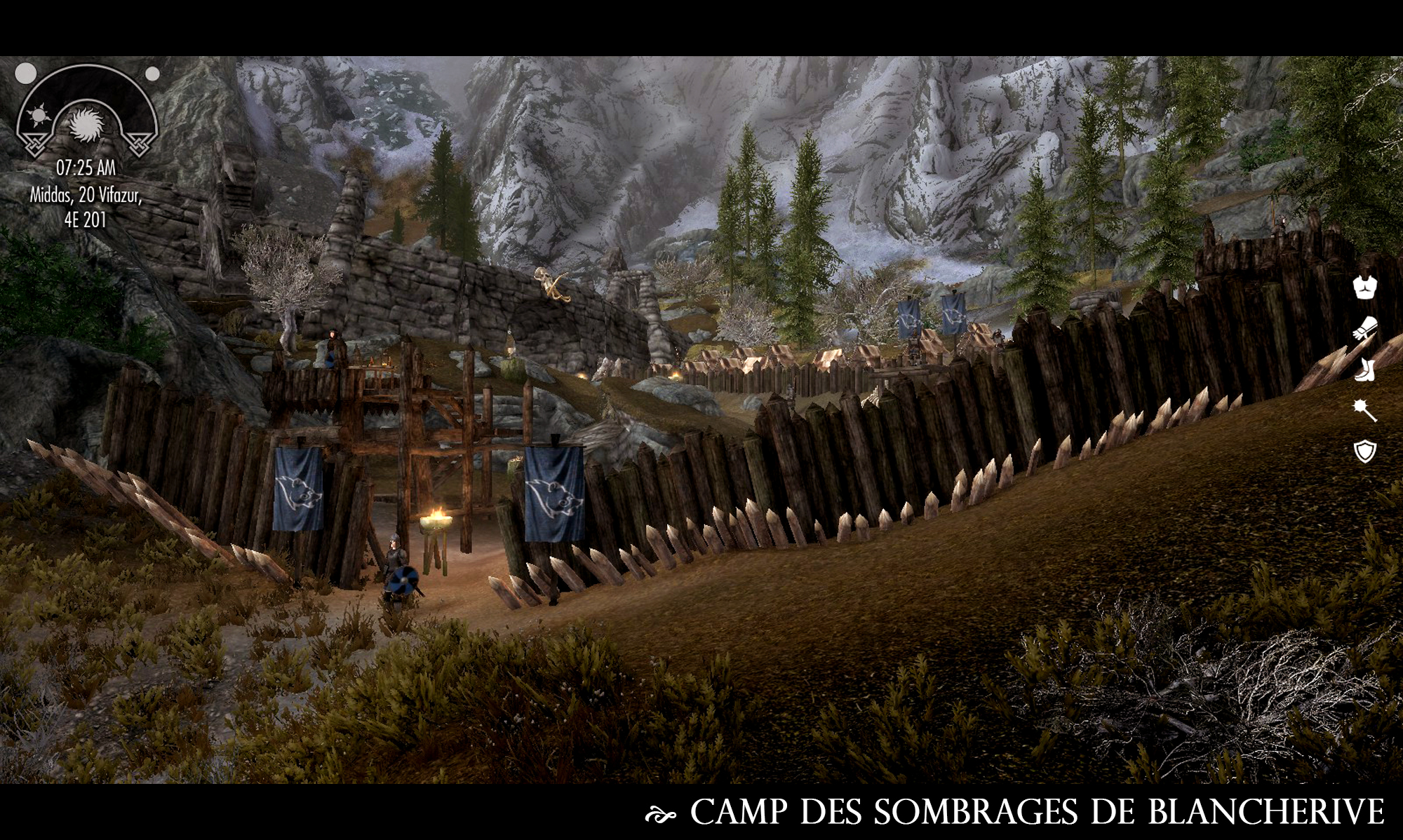Select the mace weapon icon
Image resolution: width=1403 pixels, height=840 pixels.
1364,411
